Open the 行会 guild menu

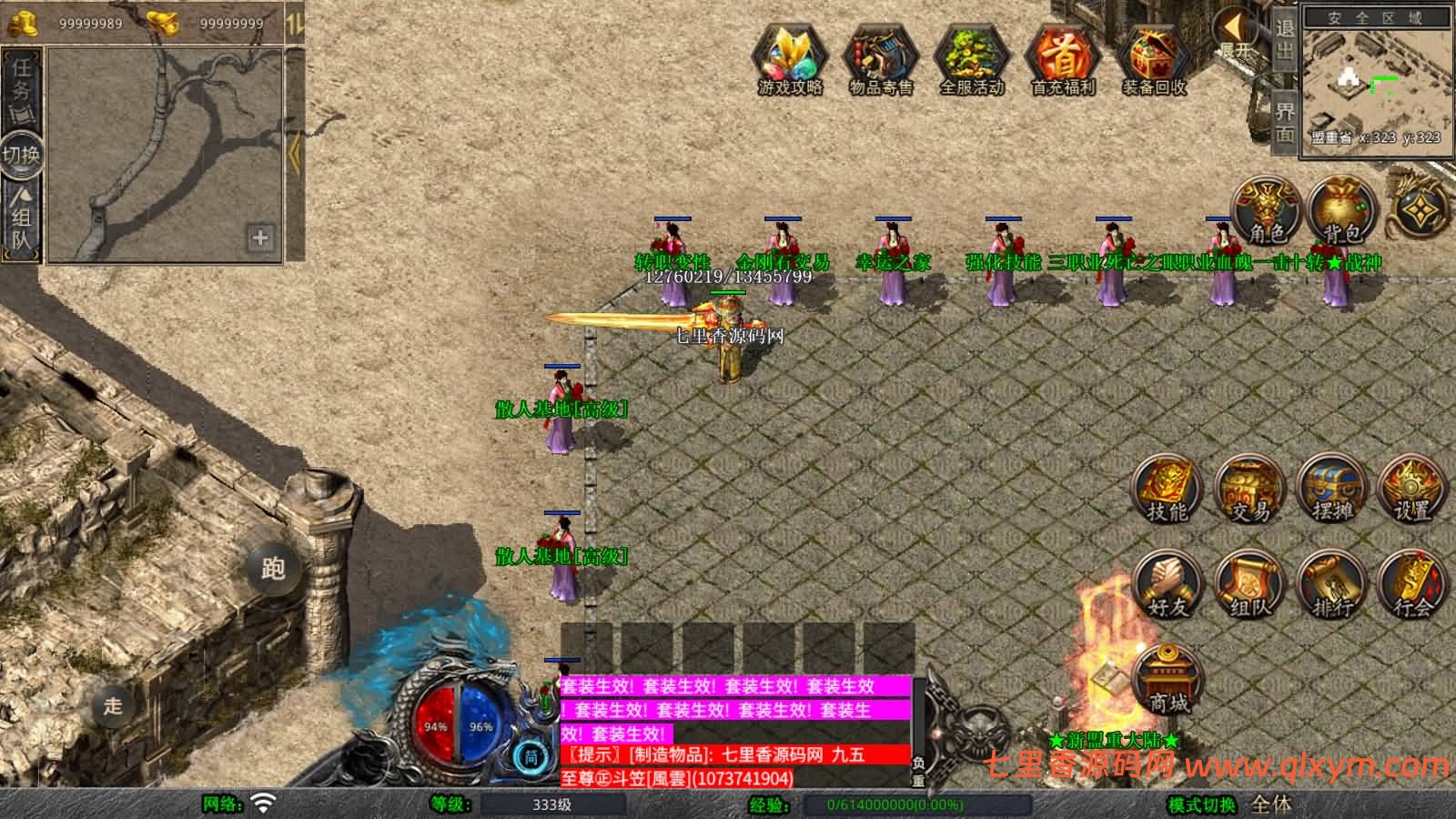[x=1413, y=585]
